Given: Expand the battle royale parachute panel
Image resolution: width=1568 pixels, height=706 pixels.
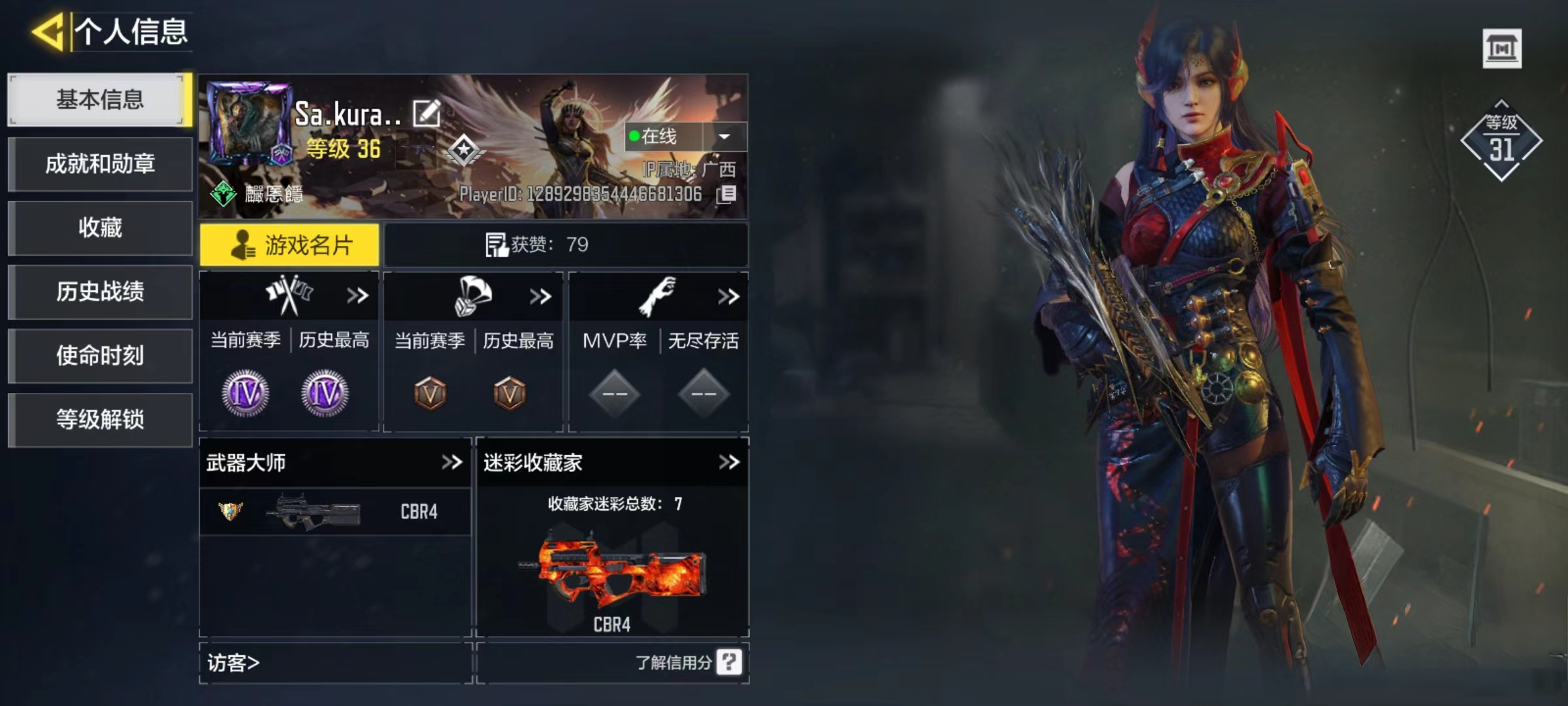Looking at the screenshot, I should point(540,297).
